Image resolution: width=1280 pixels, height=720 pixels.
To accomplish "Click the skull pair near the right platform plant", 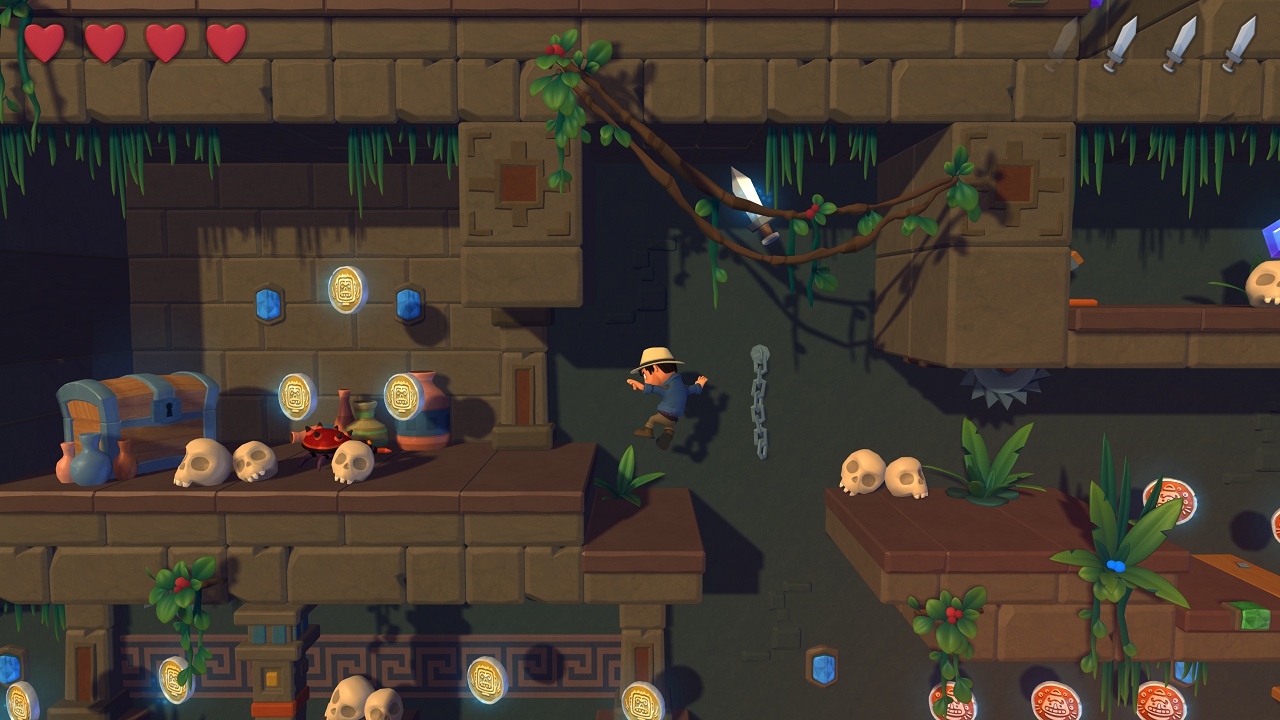I will click(x=883, y=473).
